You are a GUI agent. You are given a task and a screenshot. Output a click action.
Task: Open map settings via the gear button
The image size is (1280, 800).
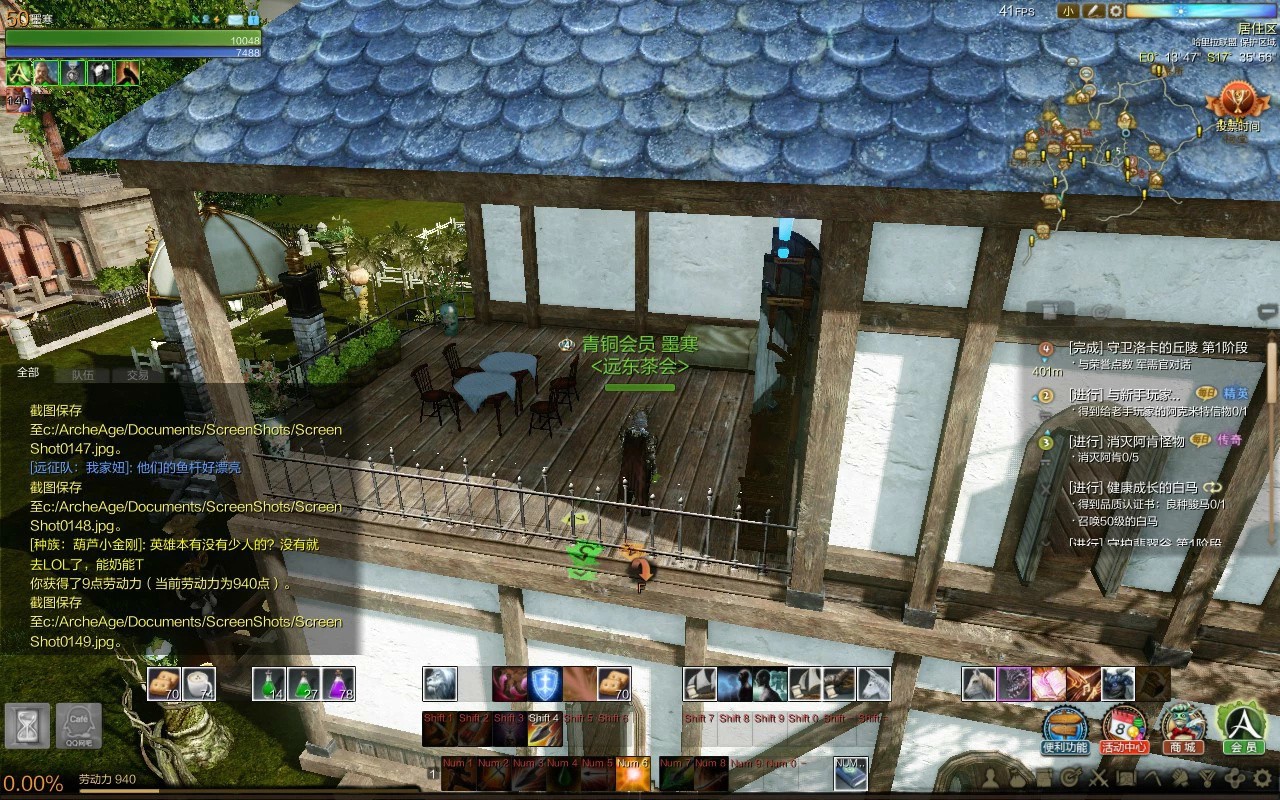tap(1115, 11)
